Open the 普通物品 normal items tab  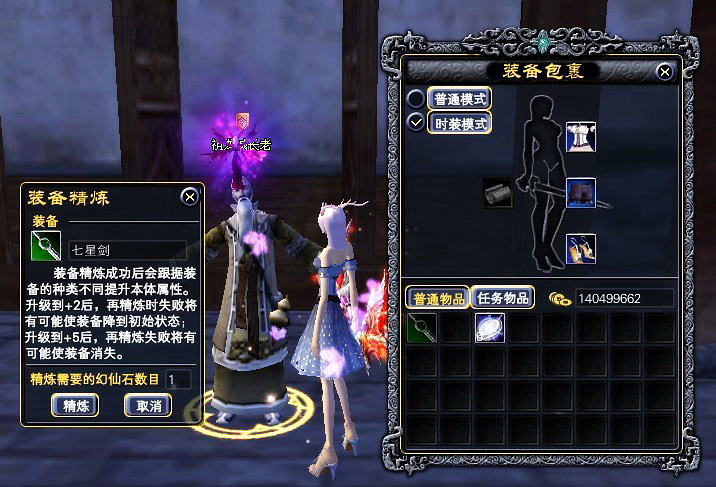pyautogui.click(x=437, y=298)
